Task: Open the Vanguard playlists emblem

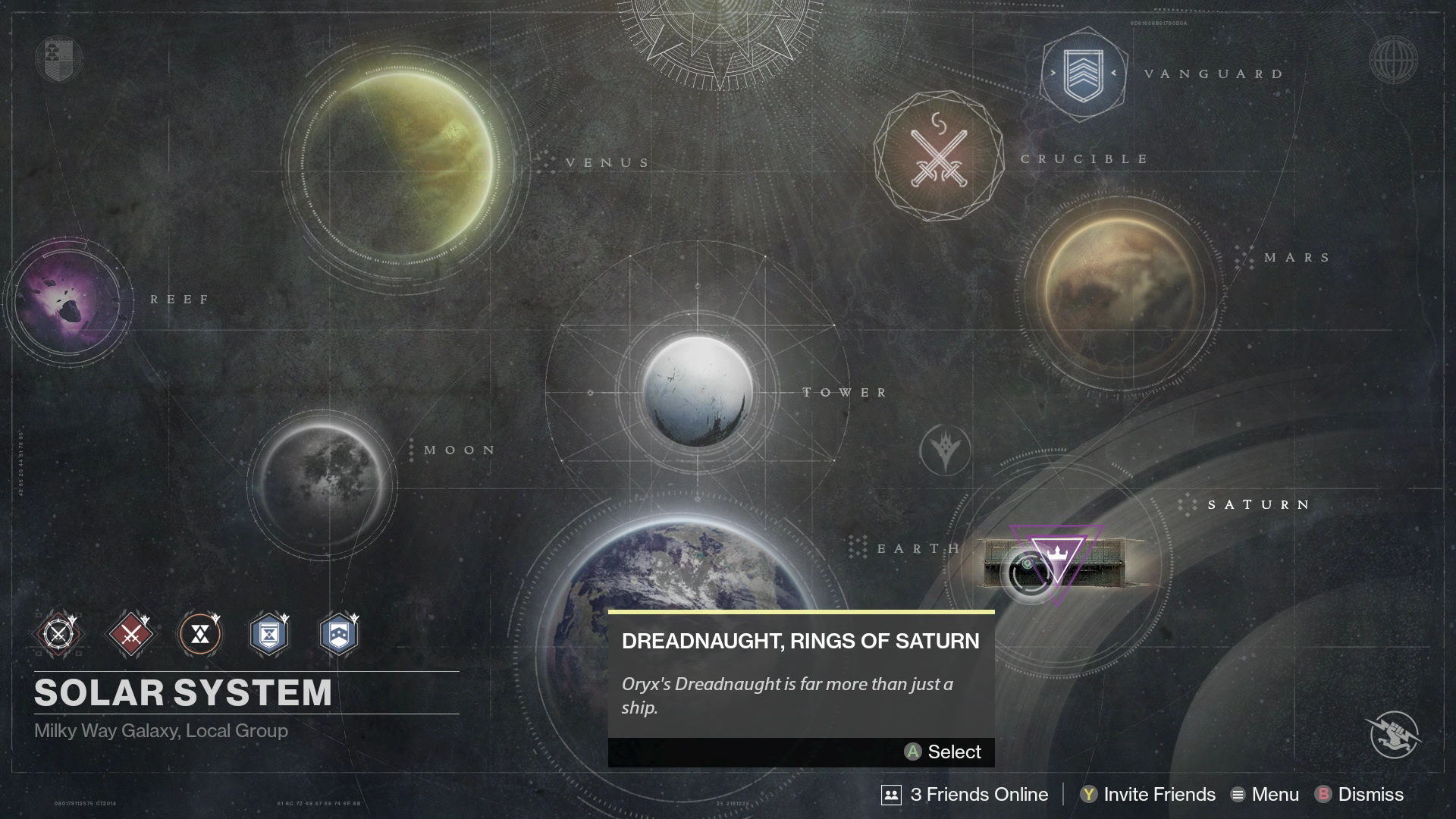Action: 1083,74
